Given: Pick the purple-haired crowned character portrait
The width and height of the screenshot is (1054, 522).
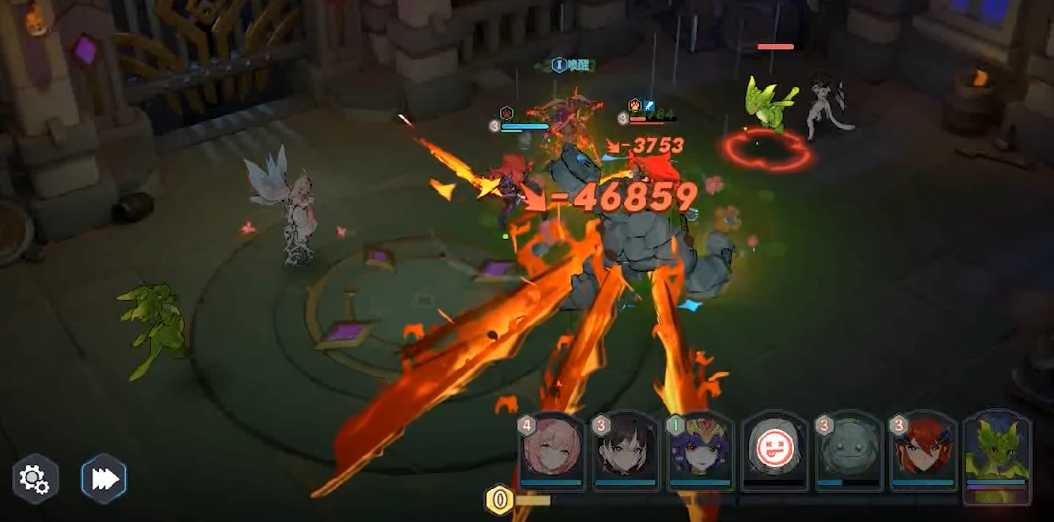Looking at the screenshot, I should pos(700,452).
